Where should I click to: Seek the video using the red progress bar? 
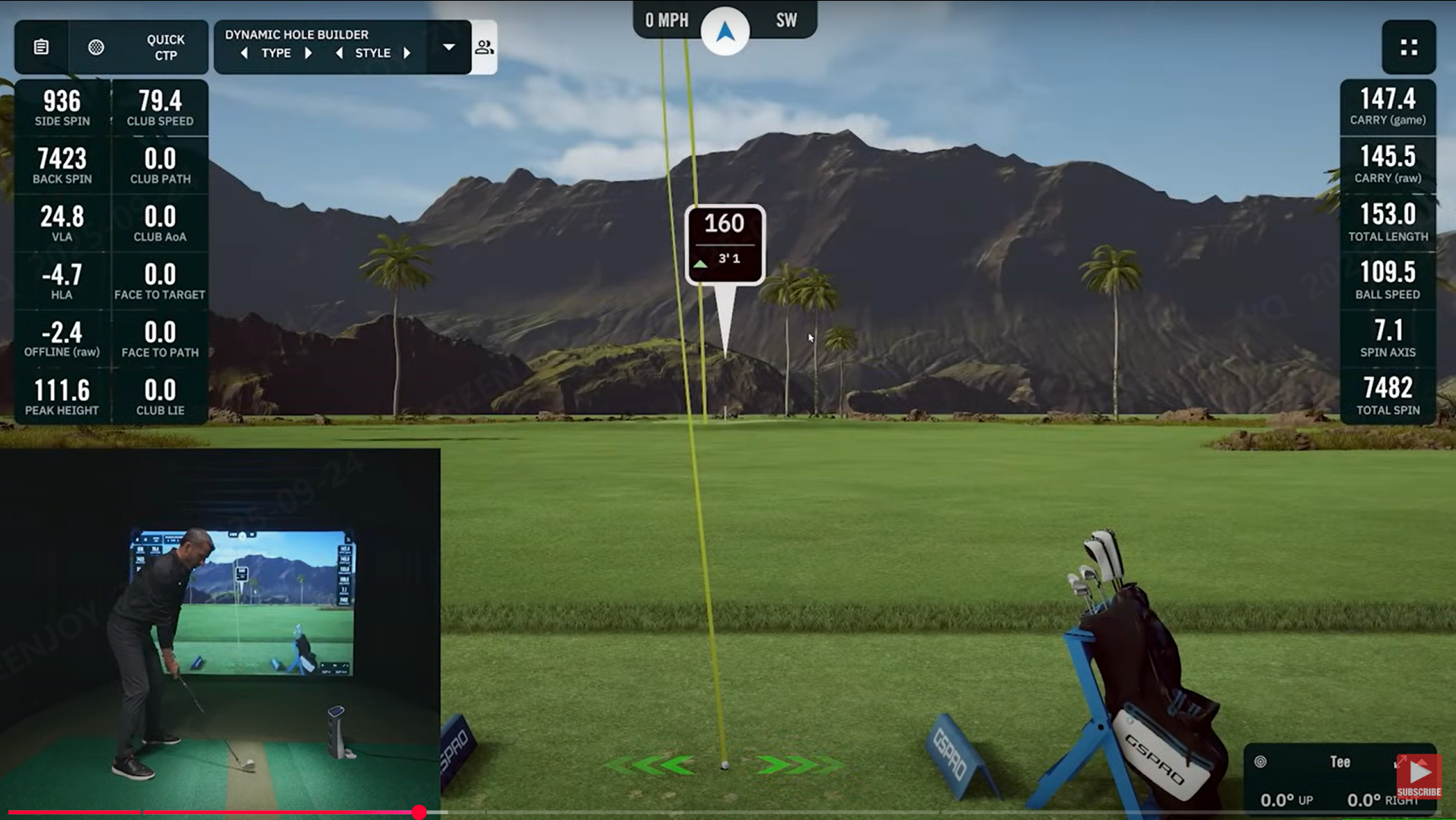(x=419, y=812)
